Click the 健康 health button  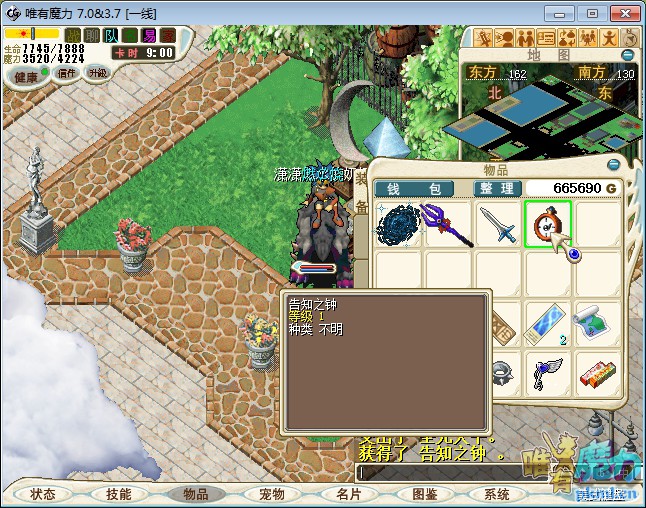26,77
